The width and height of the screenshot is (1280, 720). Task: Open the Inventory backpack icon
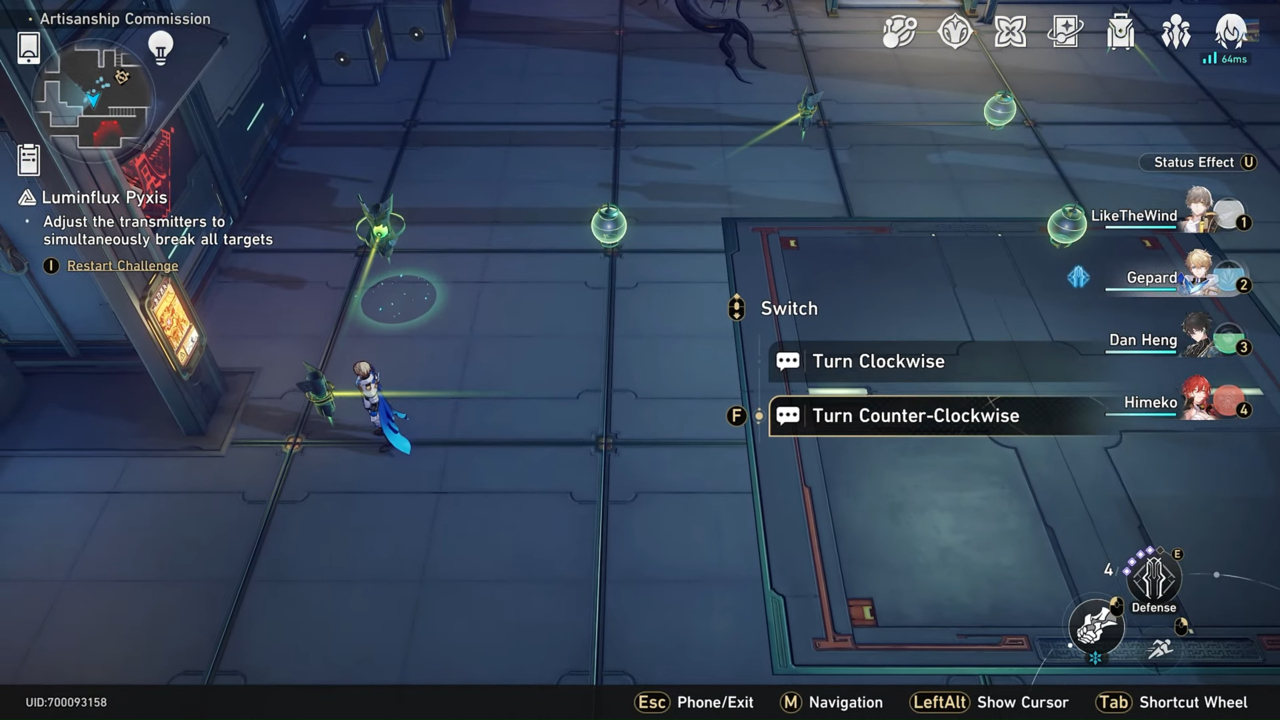tap(1120, 32)
